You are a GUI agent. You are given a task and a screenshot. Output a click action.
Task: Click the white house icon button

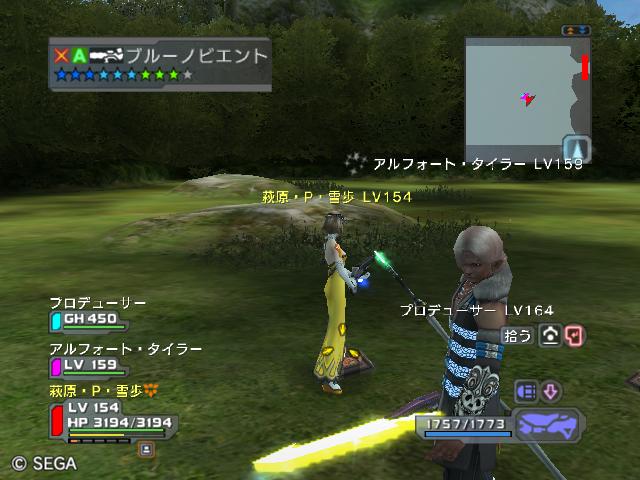click(549, 336)
